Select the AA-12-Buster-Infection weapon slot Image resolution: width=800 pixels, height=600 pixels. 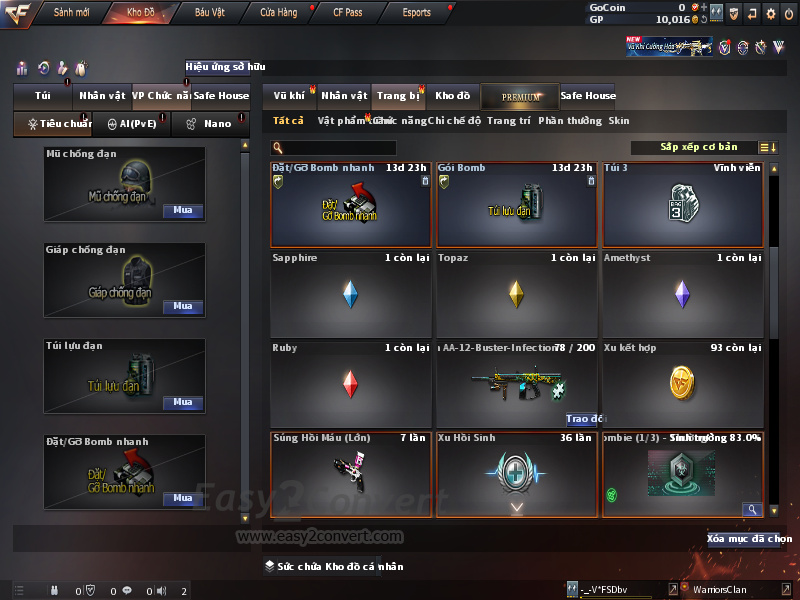coord(517,384)
